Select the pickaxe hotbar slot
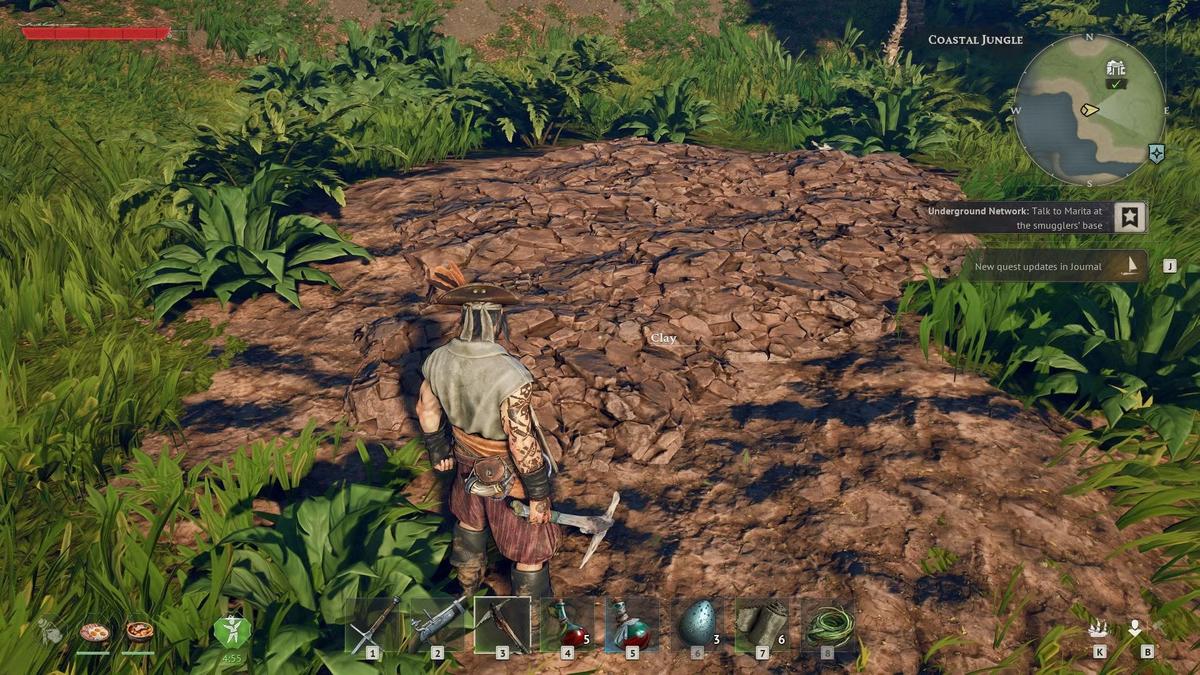 [x=502, y=625]
